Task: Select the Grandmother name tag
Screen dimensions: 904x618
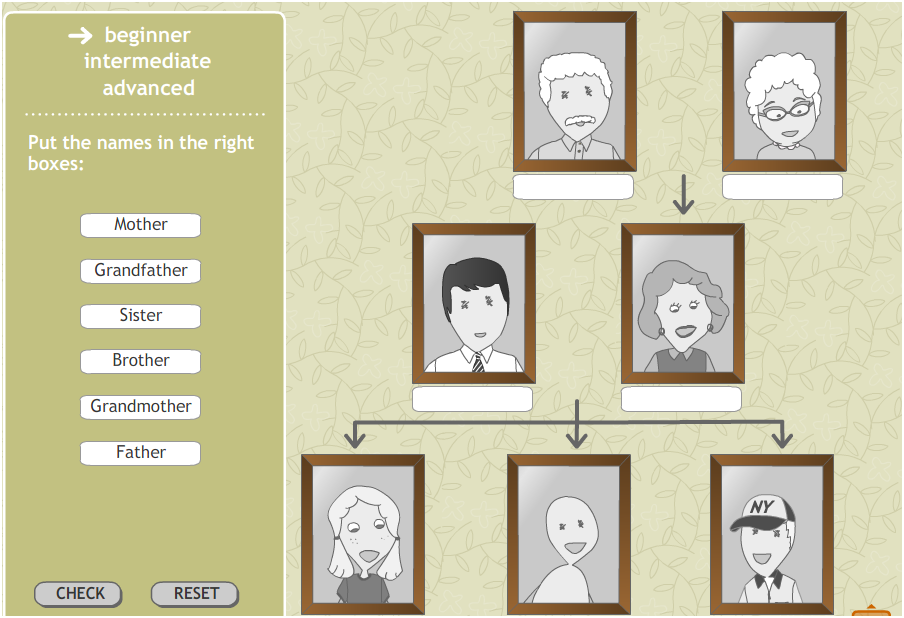Action: click(141, 407)
